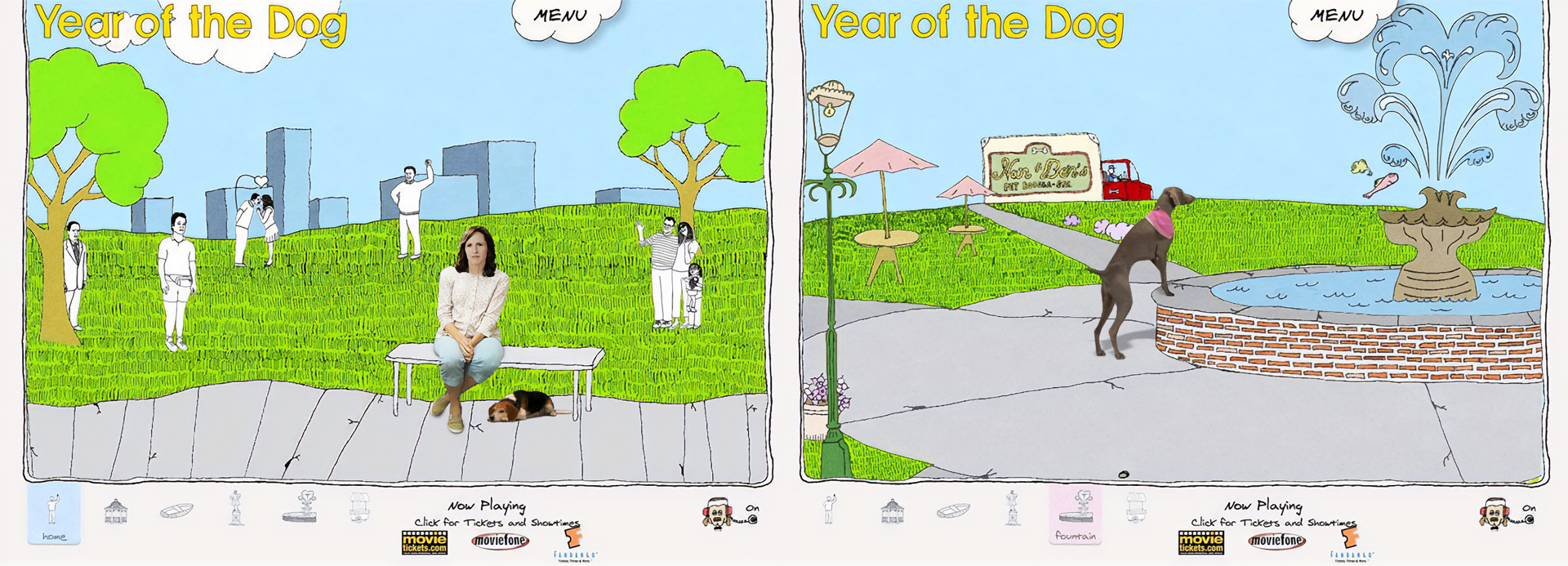
Task: Choose the statue icon under the fountain scene
Action: [x=1013, y=508]
